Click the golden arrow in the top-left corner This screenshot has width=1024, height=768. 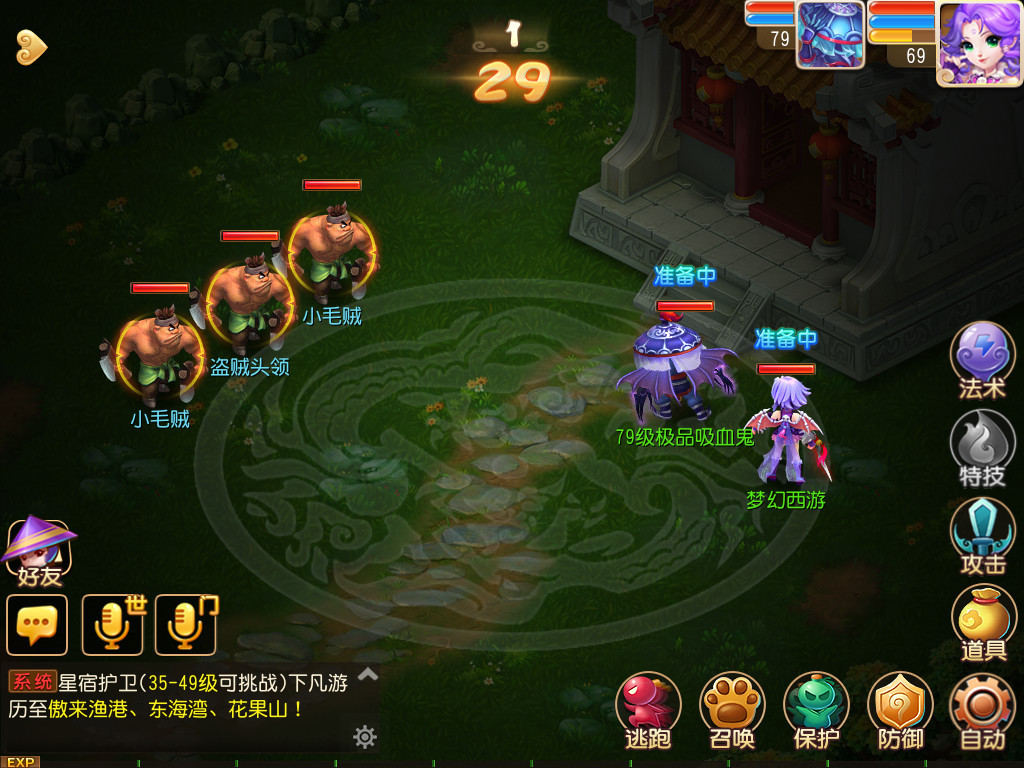click(32, 47)
